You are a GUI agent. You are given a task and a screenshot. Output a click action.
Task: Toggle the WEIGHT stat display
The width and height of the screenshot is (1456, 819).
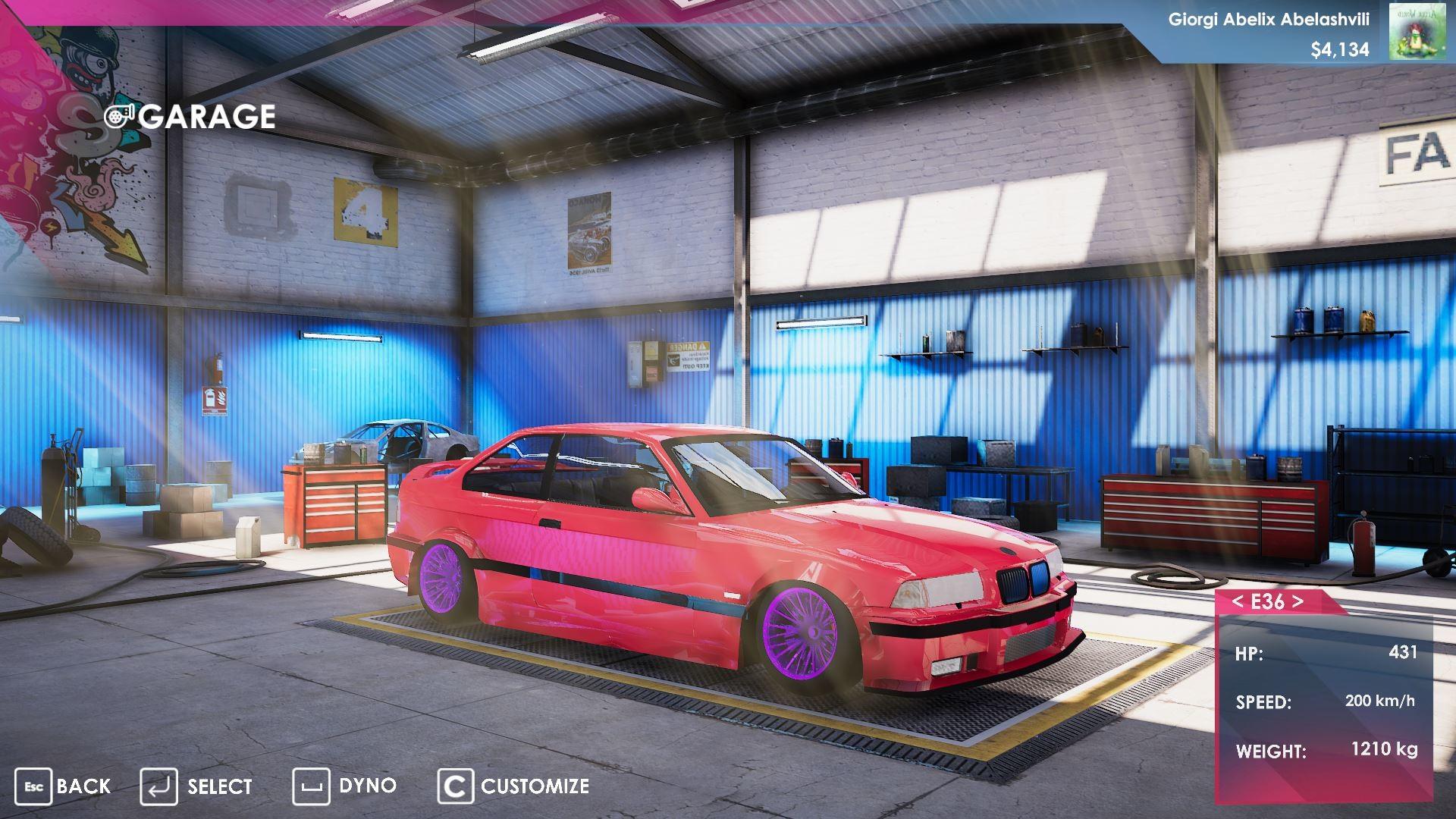[1335, 752]
